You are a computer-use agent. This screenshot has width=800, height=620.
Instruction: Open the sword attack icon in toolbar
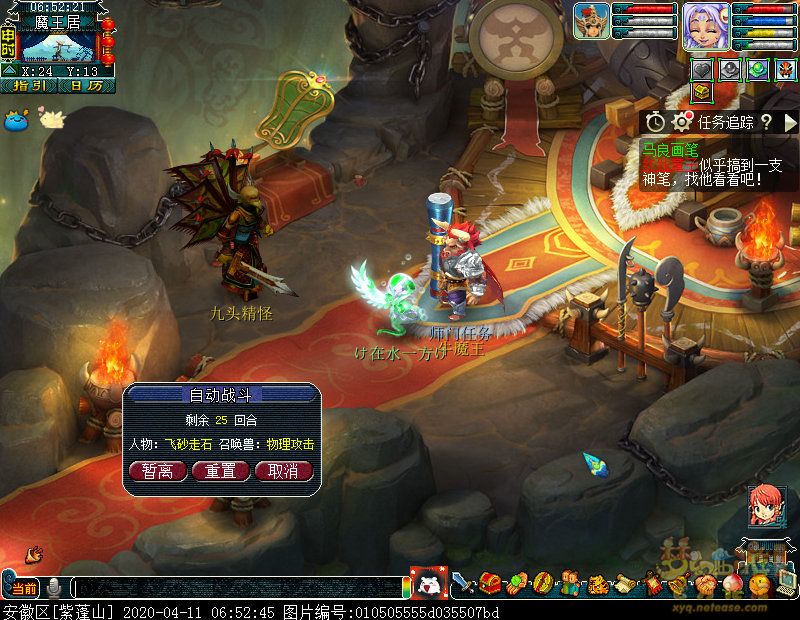[462, 583]
